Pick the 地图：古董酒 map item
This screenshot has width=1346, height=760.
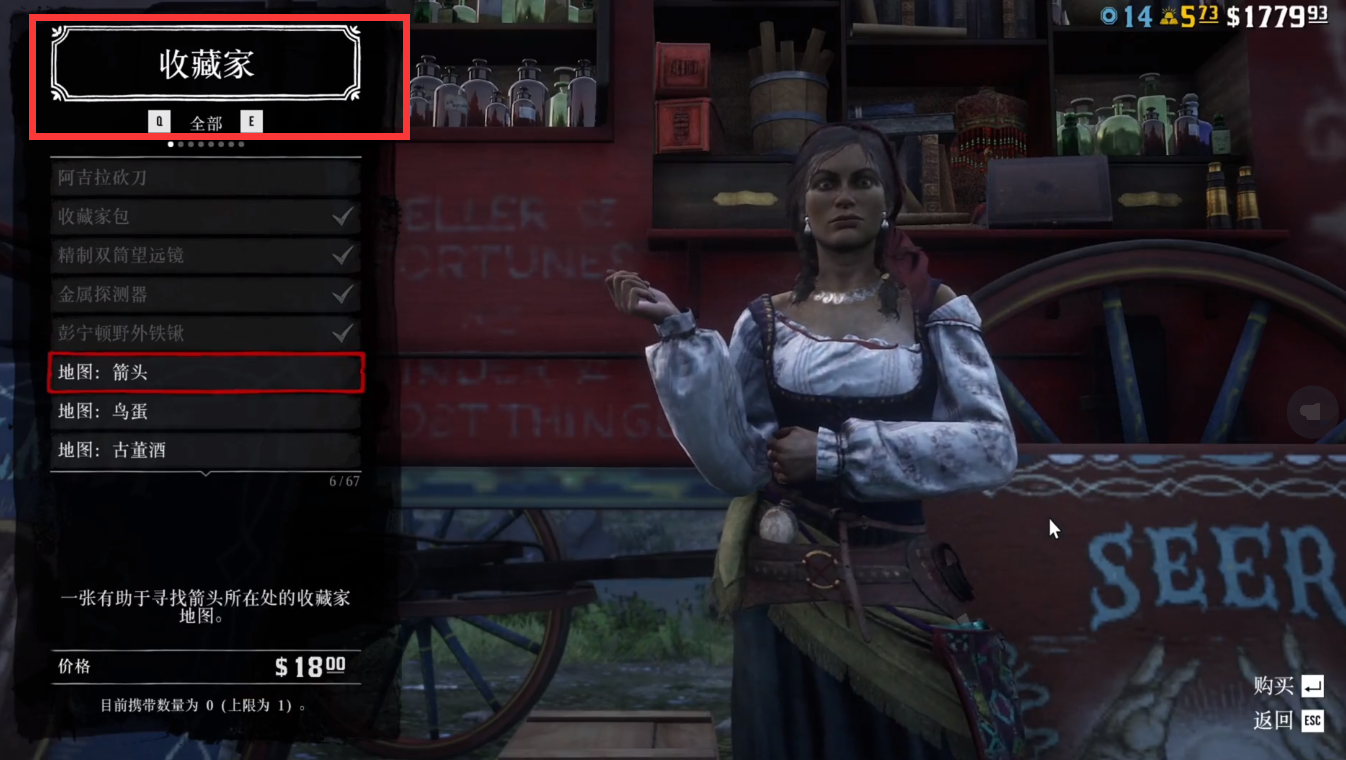click(x=205, y=450)
